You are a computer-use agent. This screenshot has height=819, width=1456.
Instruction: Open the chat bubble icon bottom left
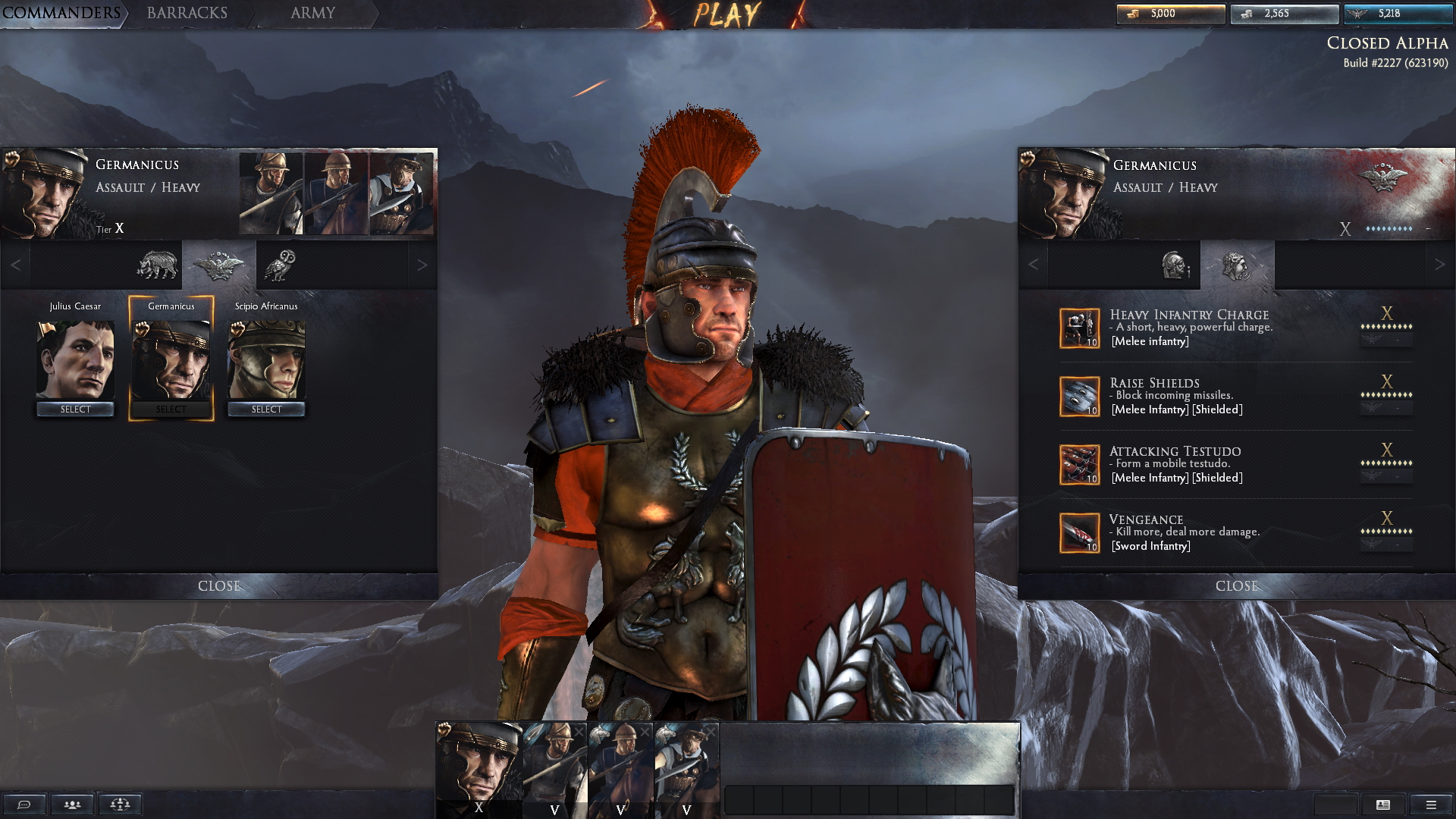click(23, 804)
